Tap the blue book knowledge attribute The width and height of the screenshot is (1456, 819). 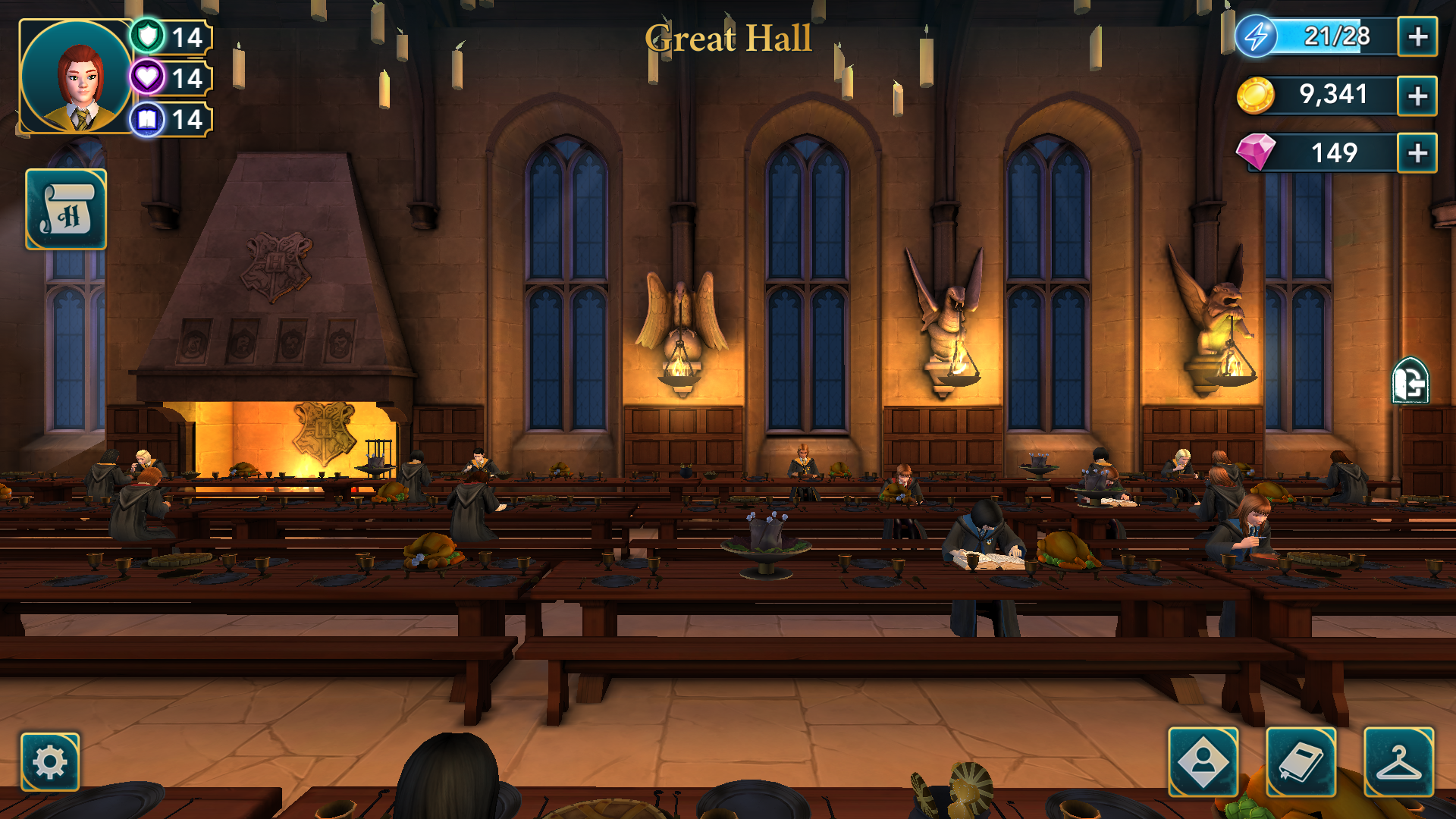(149, 119)
